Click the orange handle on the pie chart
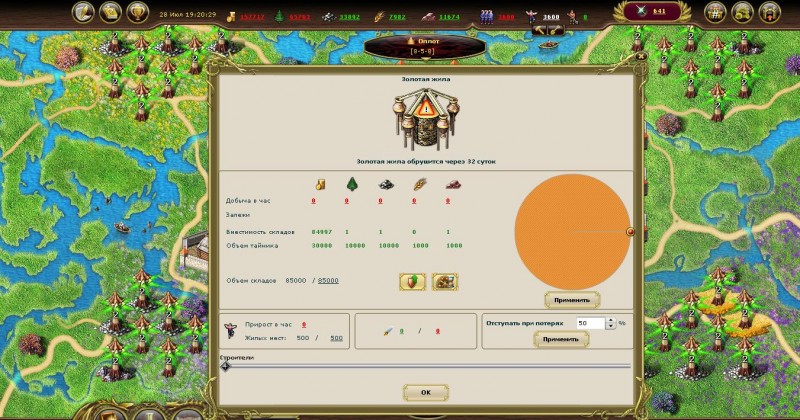Image resolution: width=800 pixels, height=420 pixels. [x=630, y=231]
